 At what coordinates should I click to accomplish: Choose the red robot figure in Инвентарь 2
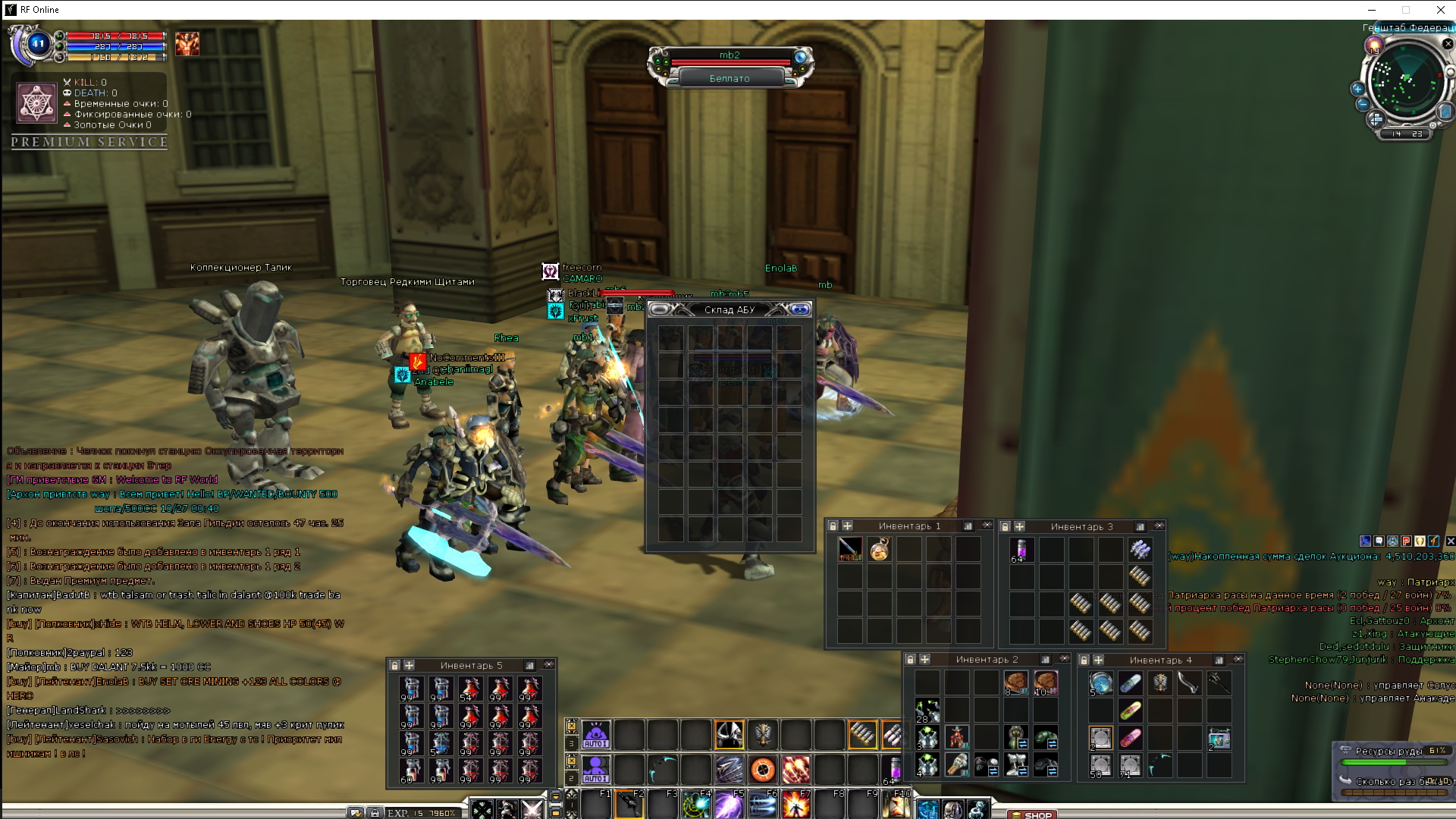[957, 736]
